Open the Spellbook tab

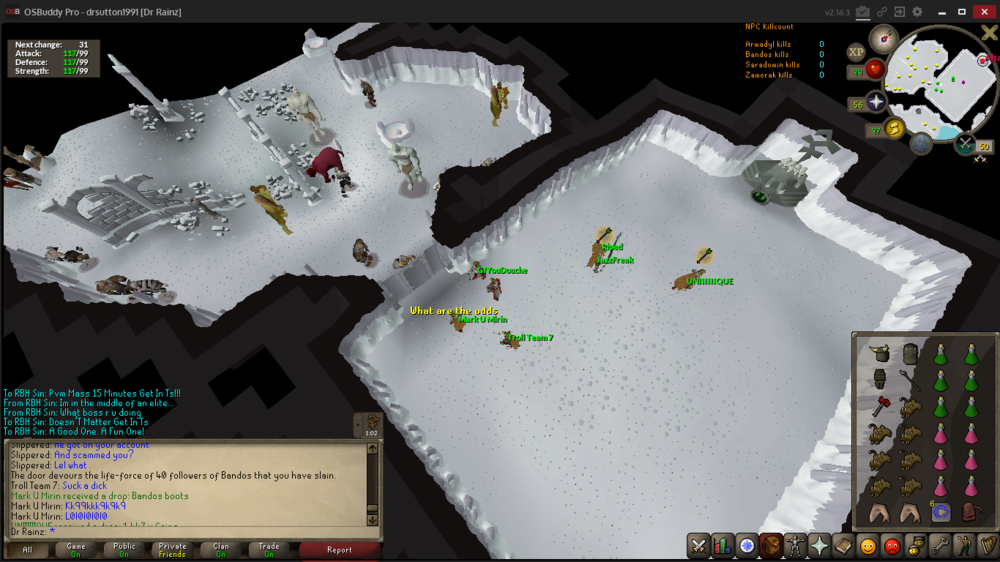843,546
